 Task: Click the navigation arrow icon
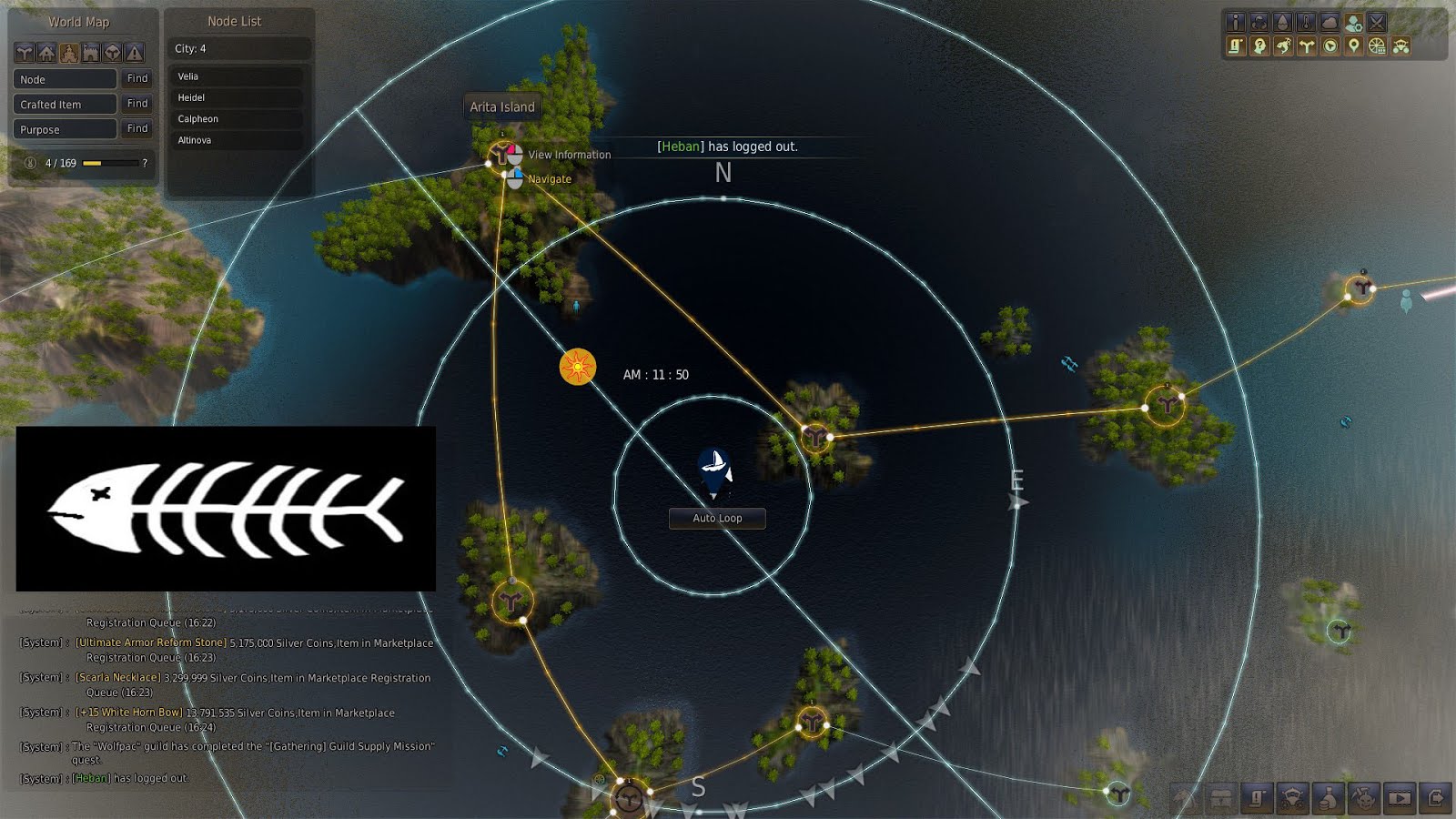click(1329, 45)
